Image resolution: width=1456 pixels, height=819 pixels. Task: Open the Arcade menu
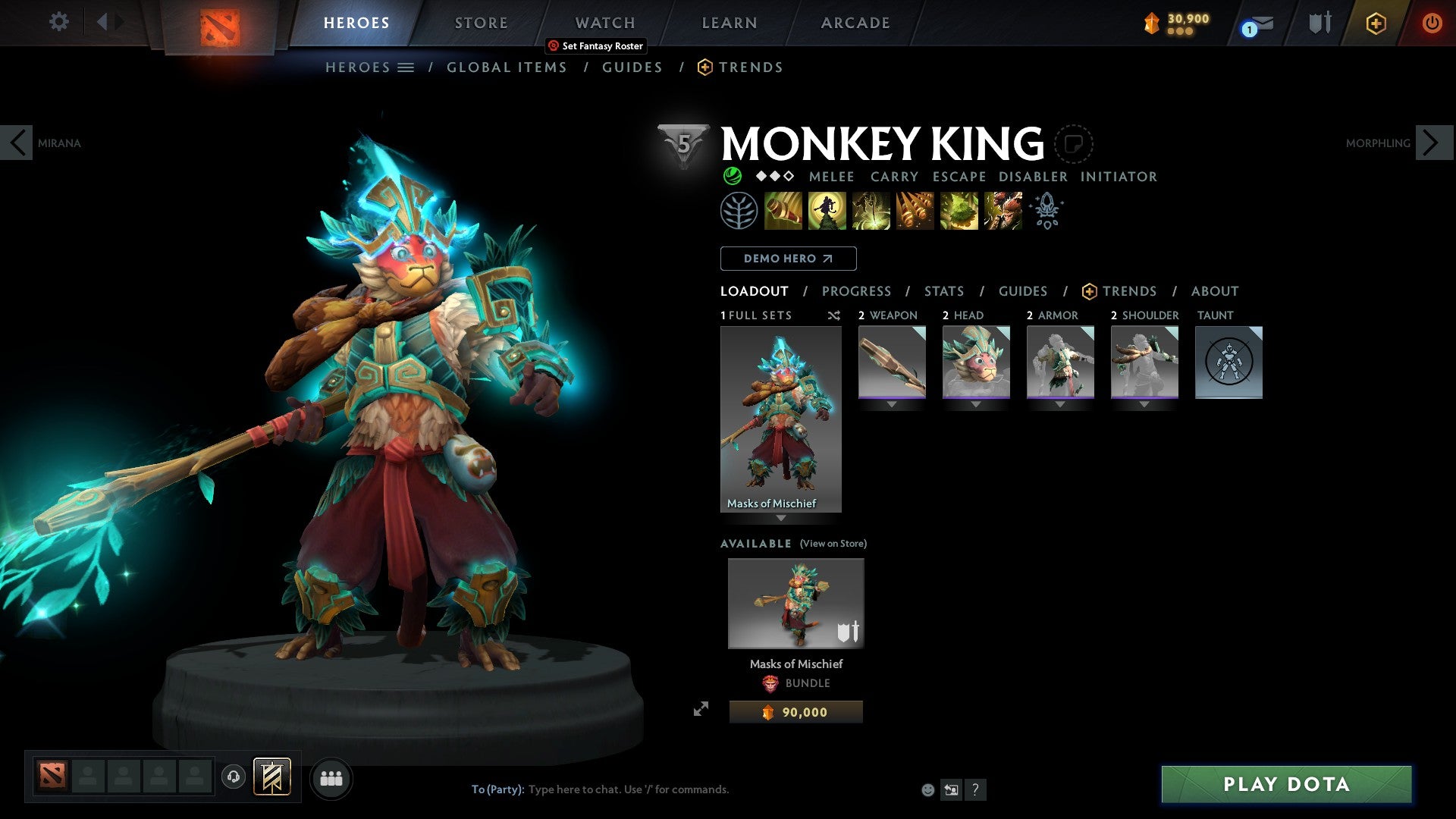[855, 23]
